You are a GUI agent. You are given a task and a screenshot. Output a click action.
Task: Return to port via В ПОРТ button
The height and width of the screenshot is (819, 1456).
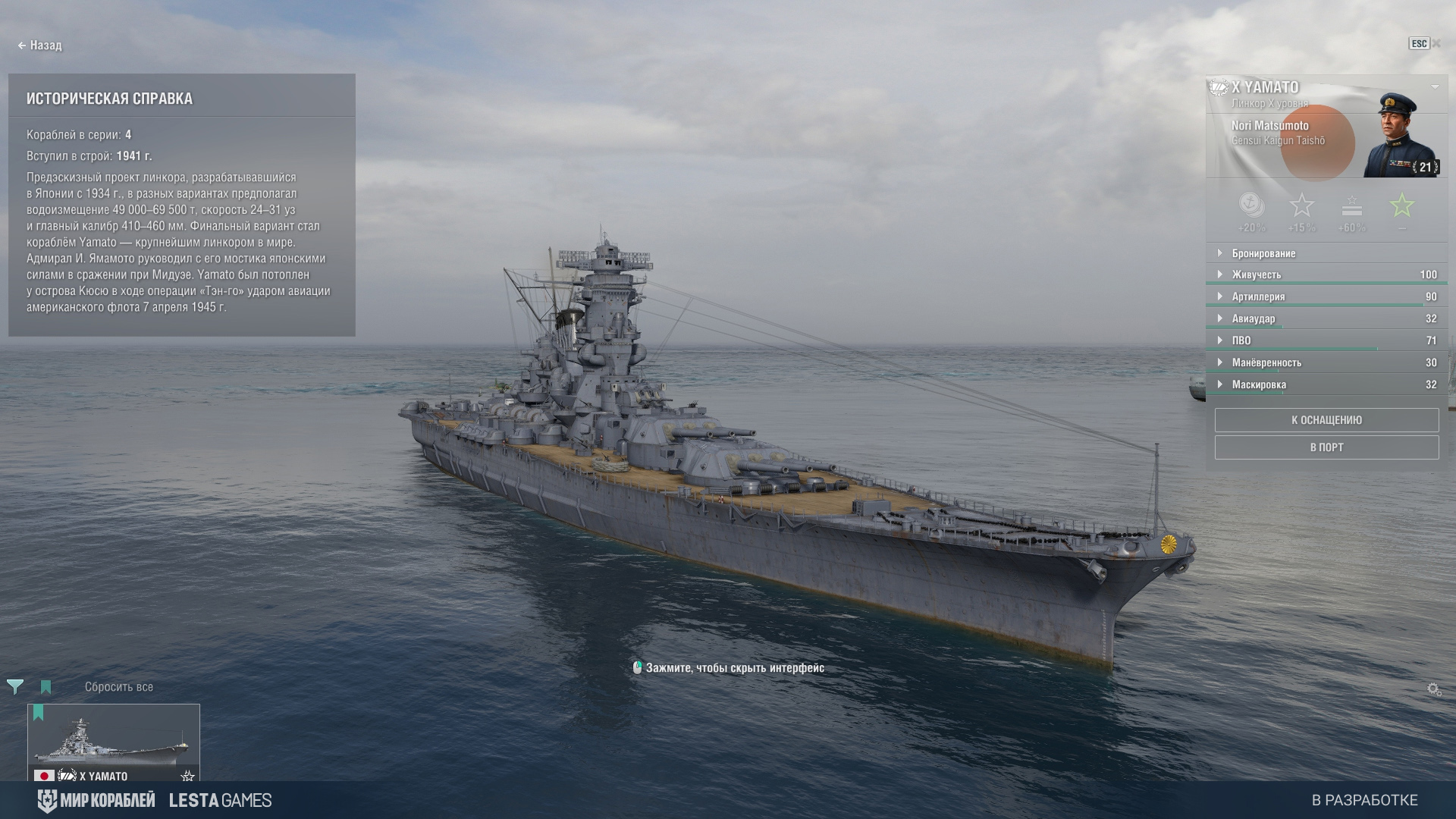click(1326, 447)
